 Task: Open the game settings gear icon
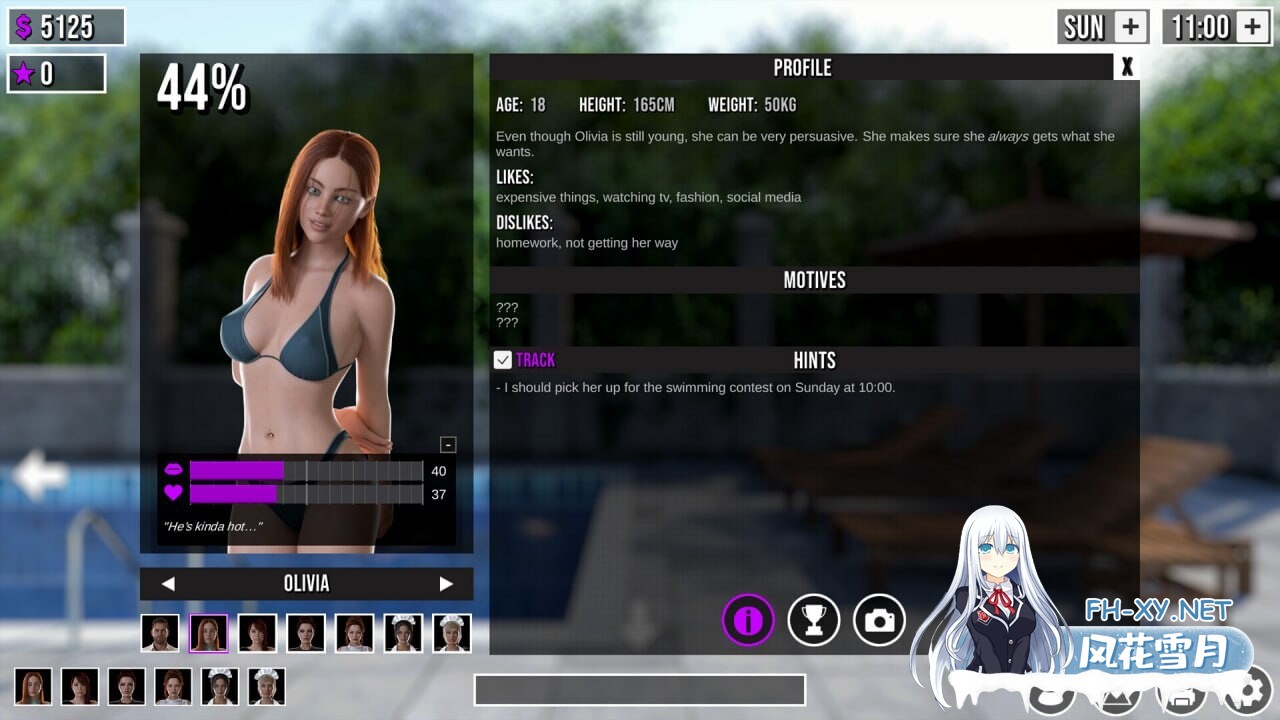[x=1245, y=700]
